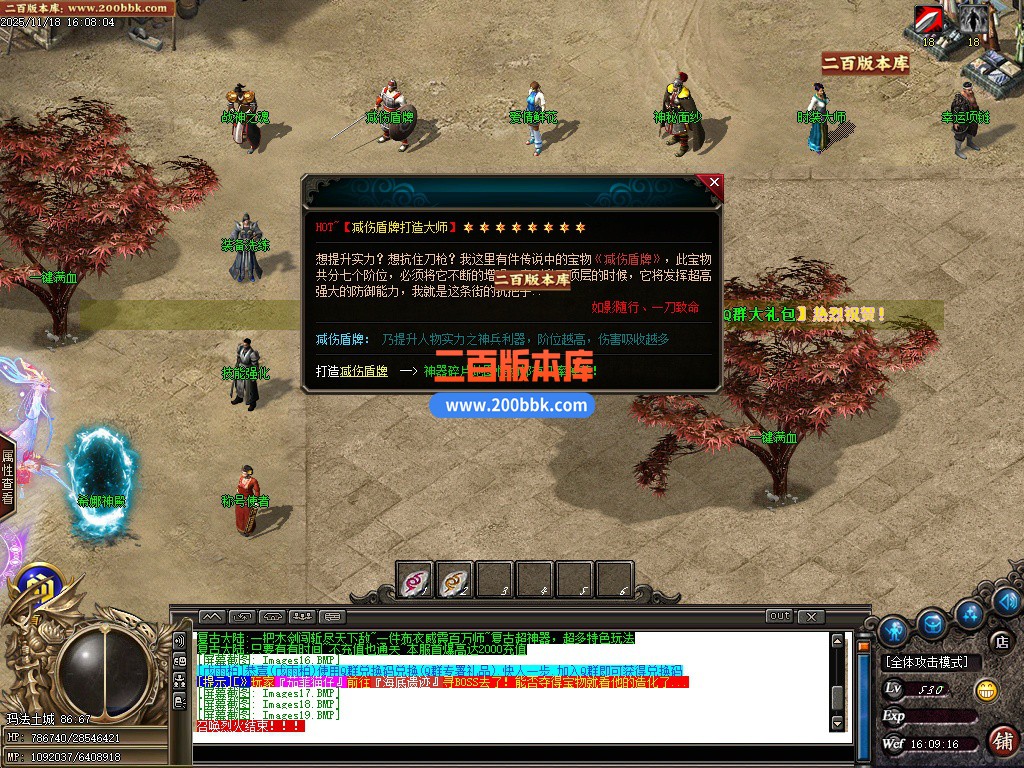The height and width of the screenshot is (768, 1024).
Task: Toggle the blue sound orb button
Action: coord(1007,601)
